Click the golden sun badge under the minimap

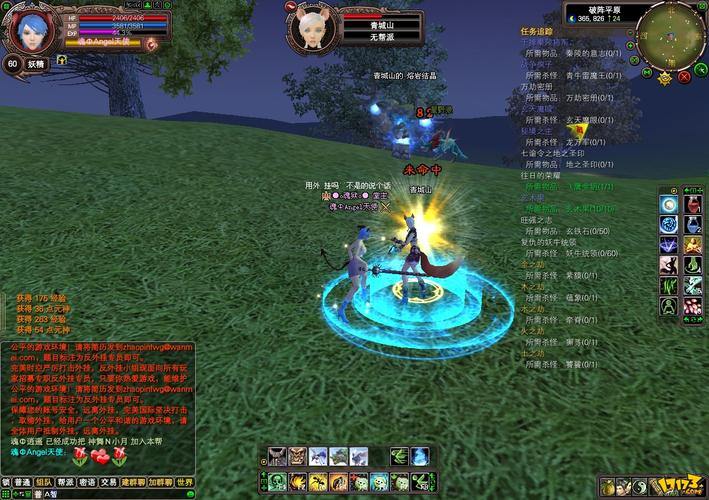point(664,77)
